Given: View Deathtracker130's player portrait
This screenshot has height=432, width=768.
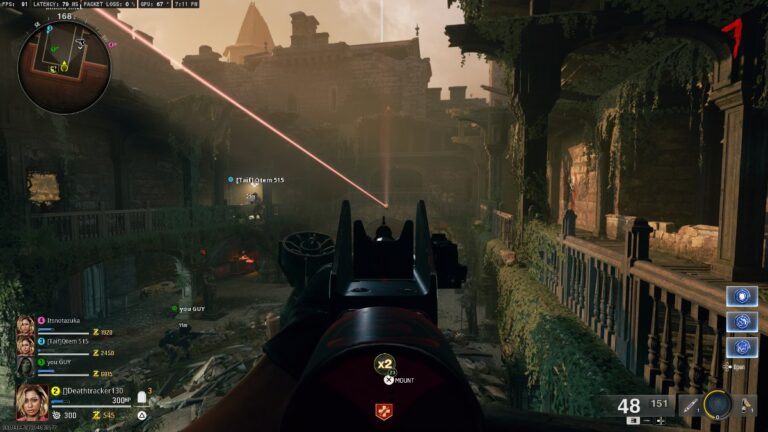Looking at the screenshot, I should click(x=32, y=402).
